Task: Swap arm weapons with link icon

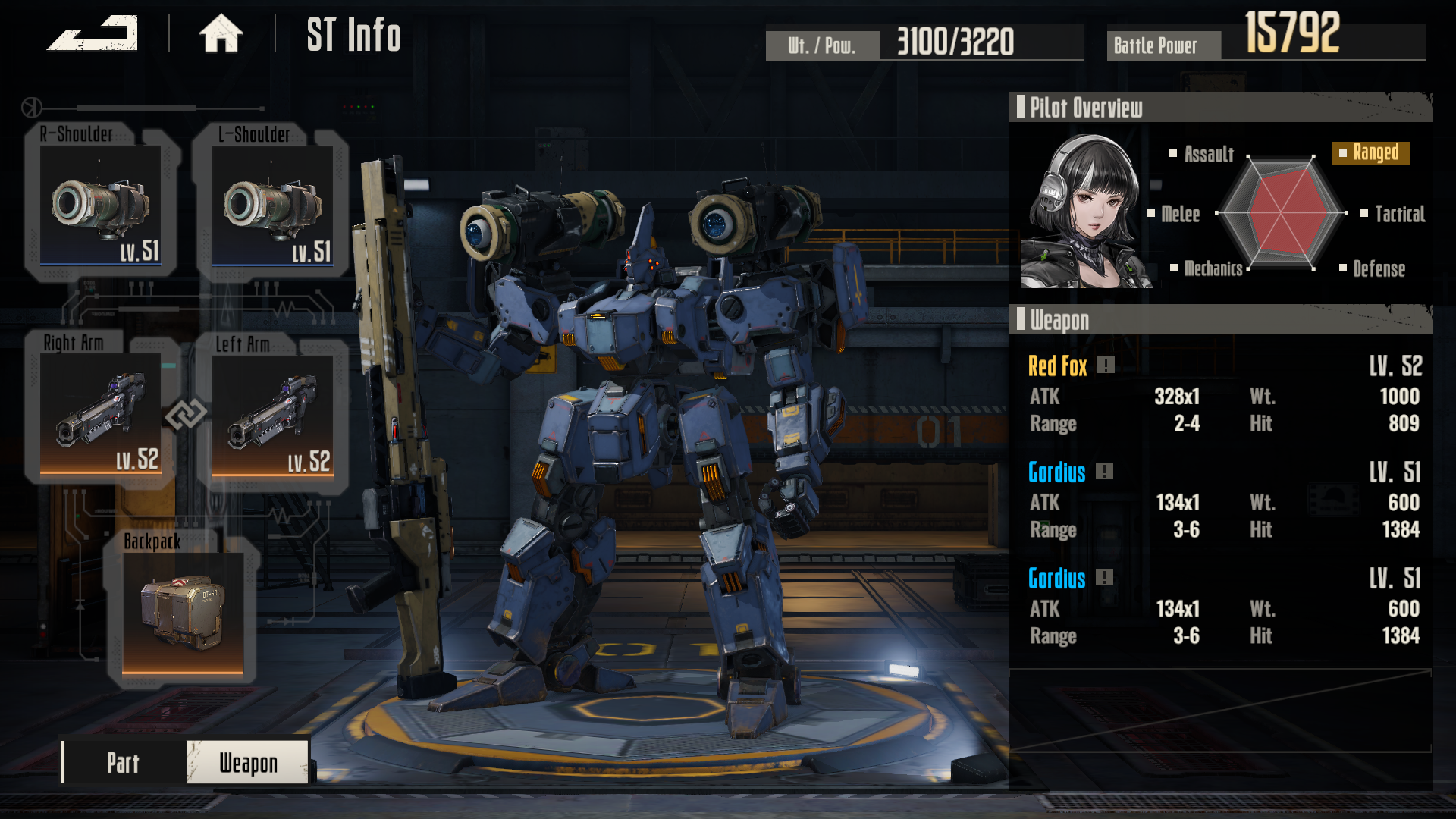Action: pos(186,414)
